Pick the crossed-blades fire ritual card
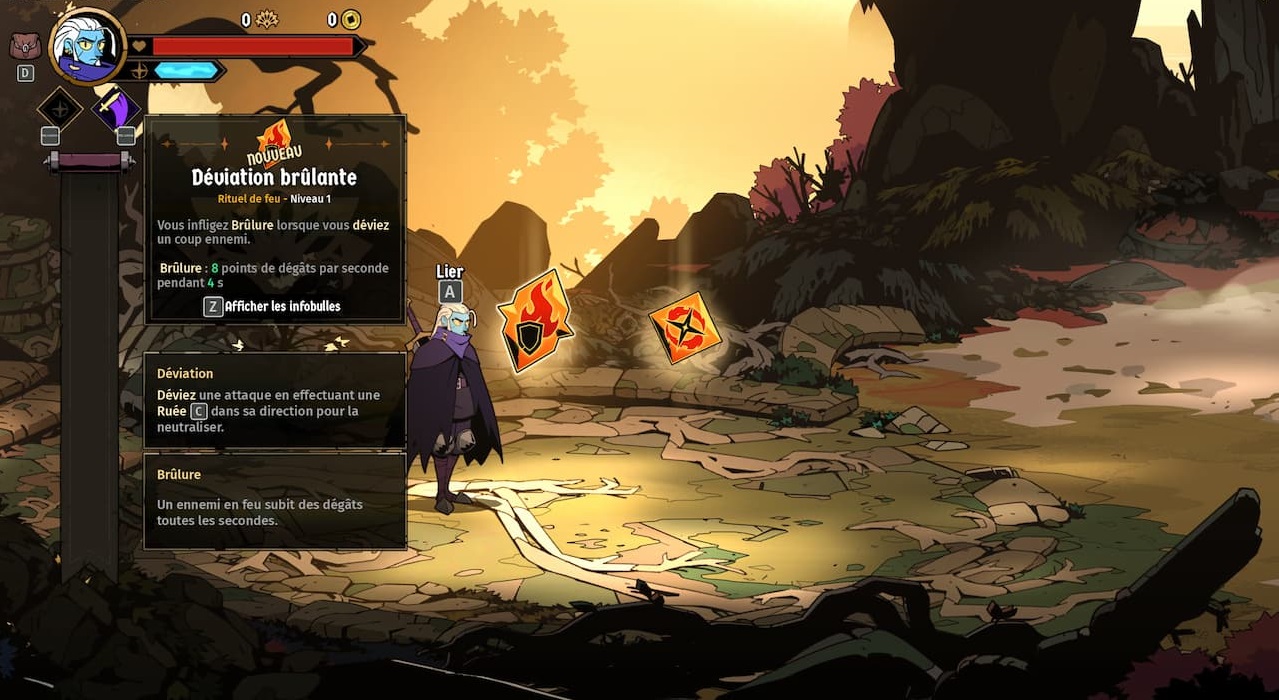Image resolution: width=1279 pixels, height=700 pixels. click(685, 327)
